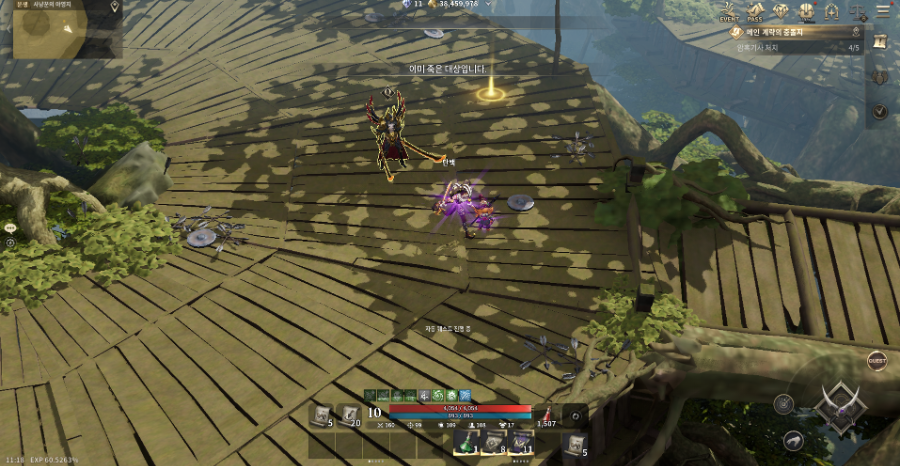This screenshot has height=466, width=900.
Task: Use the green potion hotbar slot
Action: pos(465,441)
